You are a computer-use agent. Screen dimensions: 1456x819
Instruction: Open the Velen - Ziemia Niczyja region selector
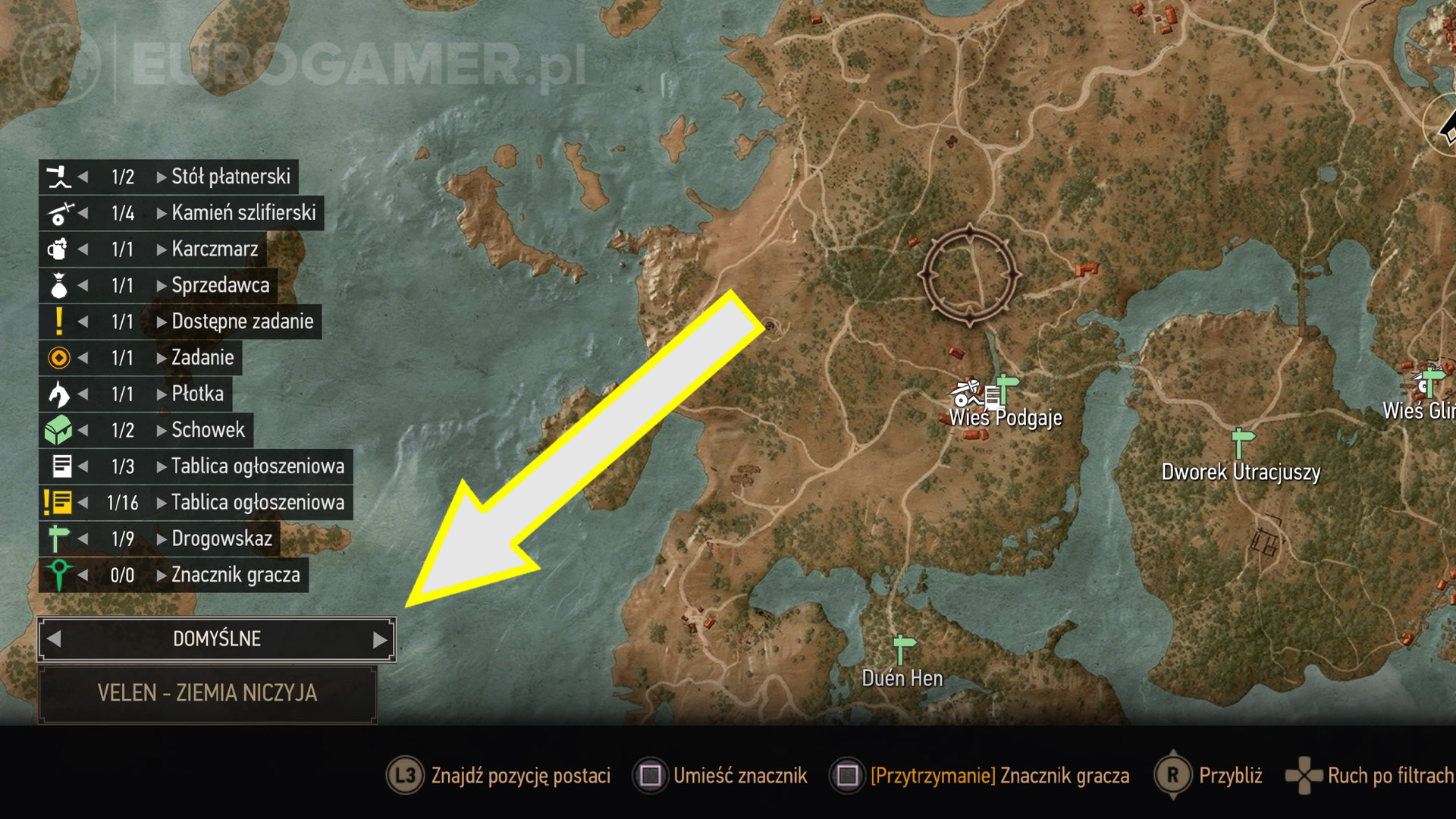click(x=207, y=694)
